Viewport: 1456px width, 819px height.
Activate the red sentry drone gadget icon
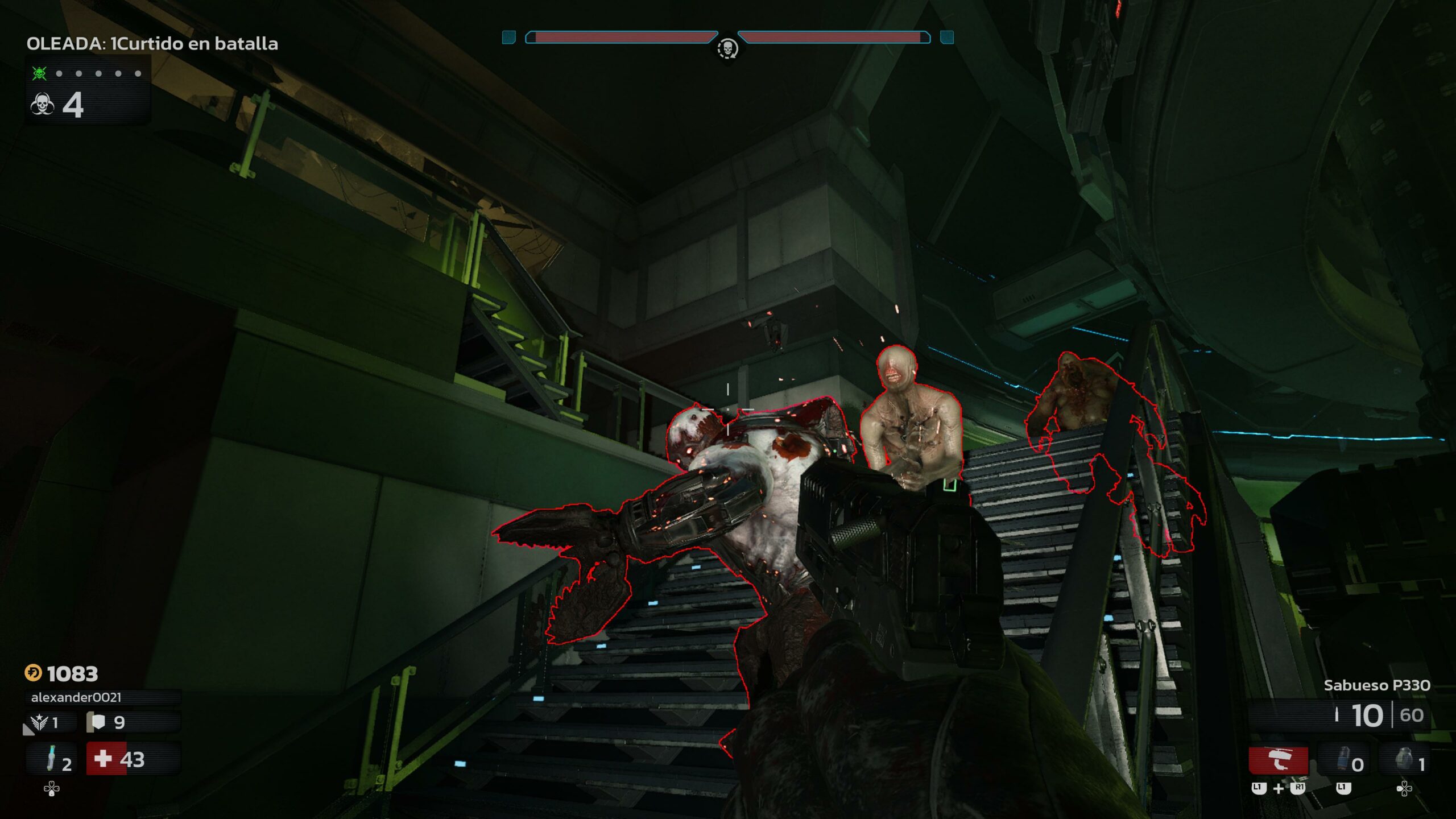[1278, 760]
